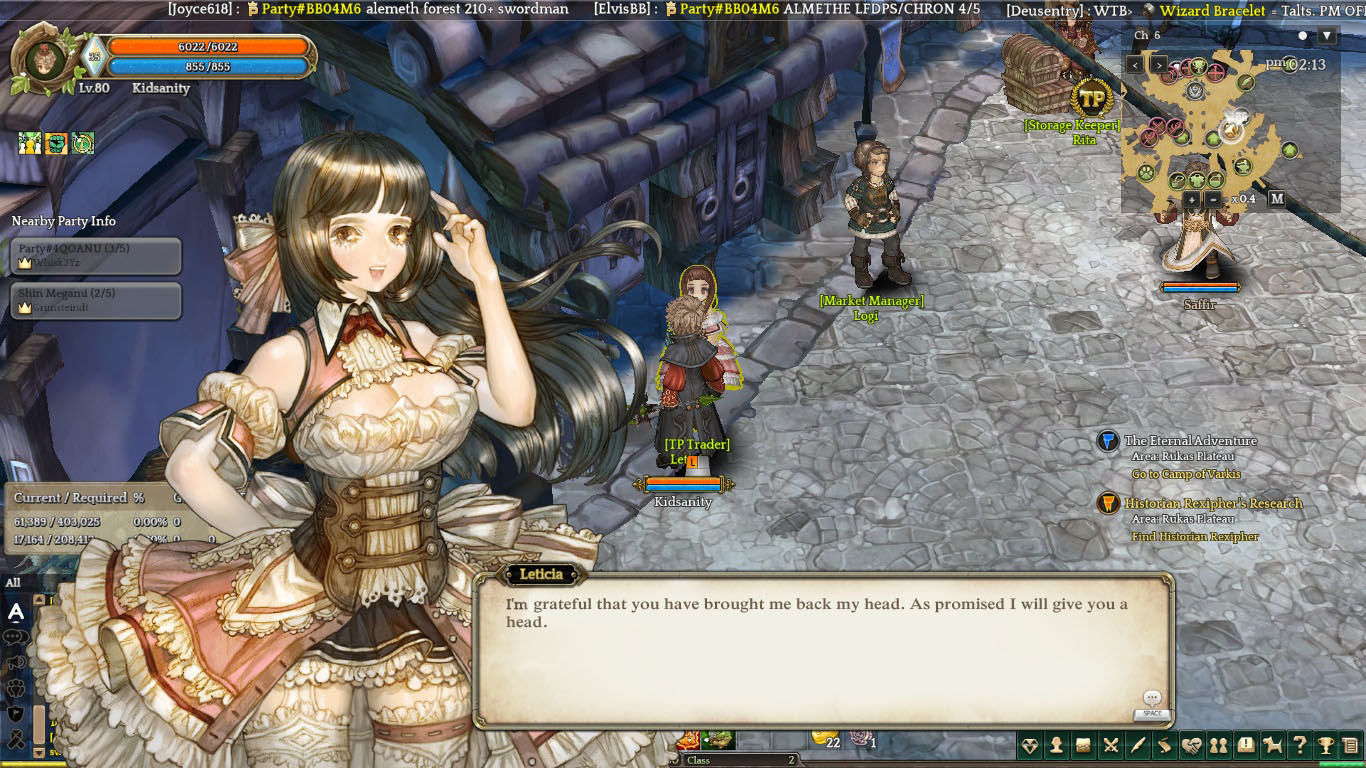Viewport: 1366px width, 768px height.
Task: Select the Historian Rexipher's Research quest entry
Action: click(1213, 504)
